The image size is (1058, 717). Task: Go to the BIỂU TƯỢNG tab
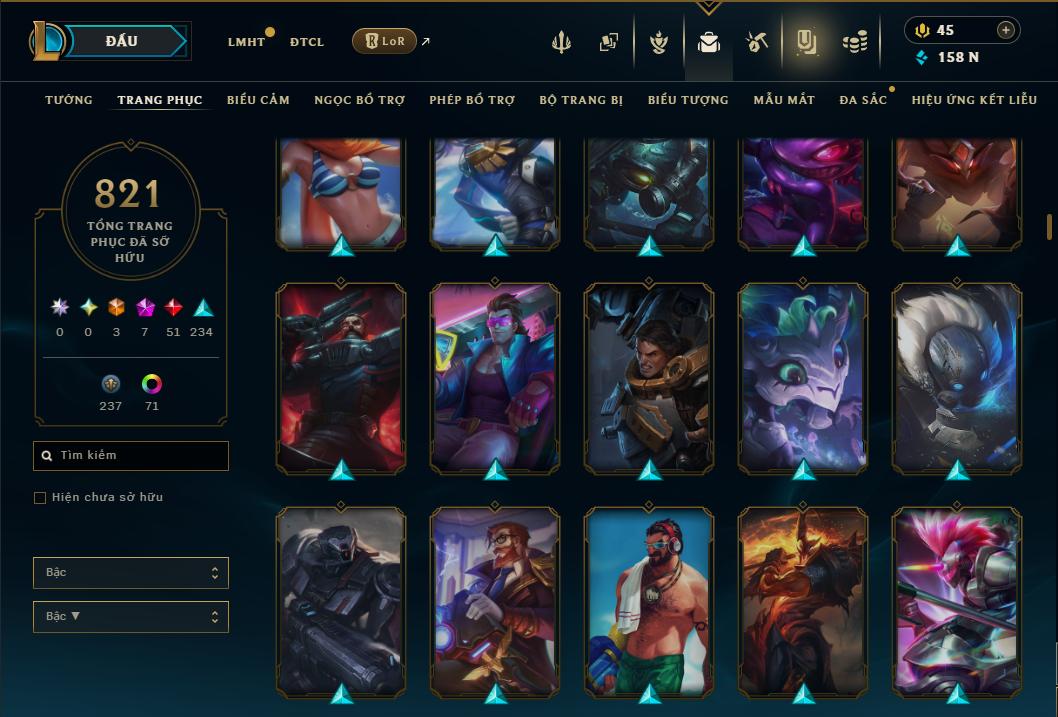688,100
